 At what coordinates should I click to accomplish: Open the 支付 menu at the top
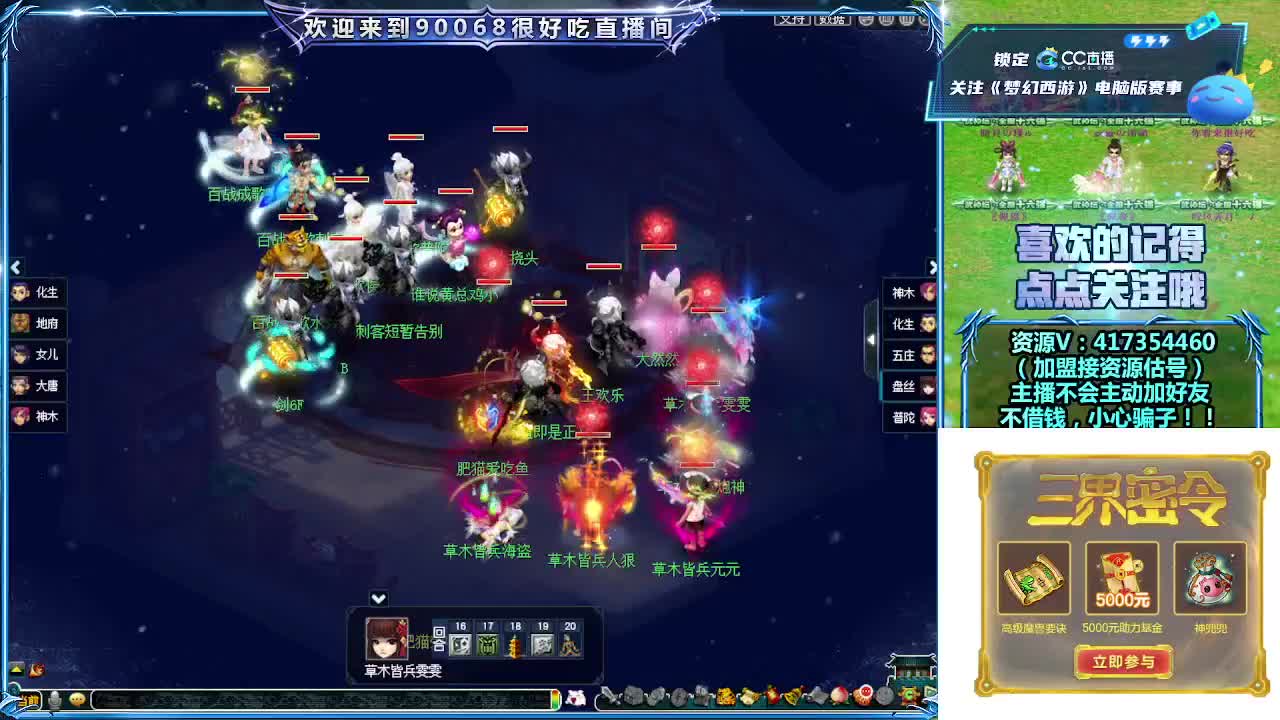[x=793, y=20]
